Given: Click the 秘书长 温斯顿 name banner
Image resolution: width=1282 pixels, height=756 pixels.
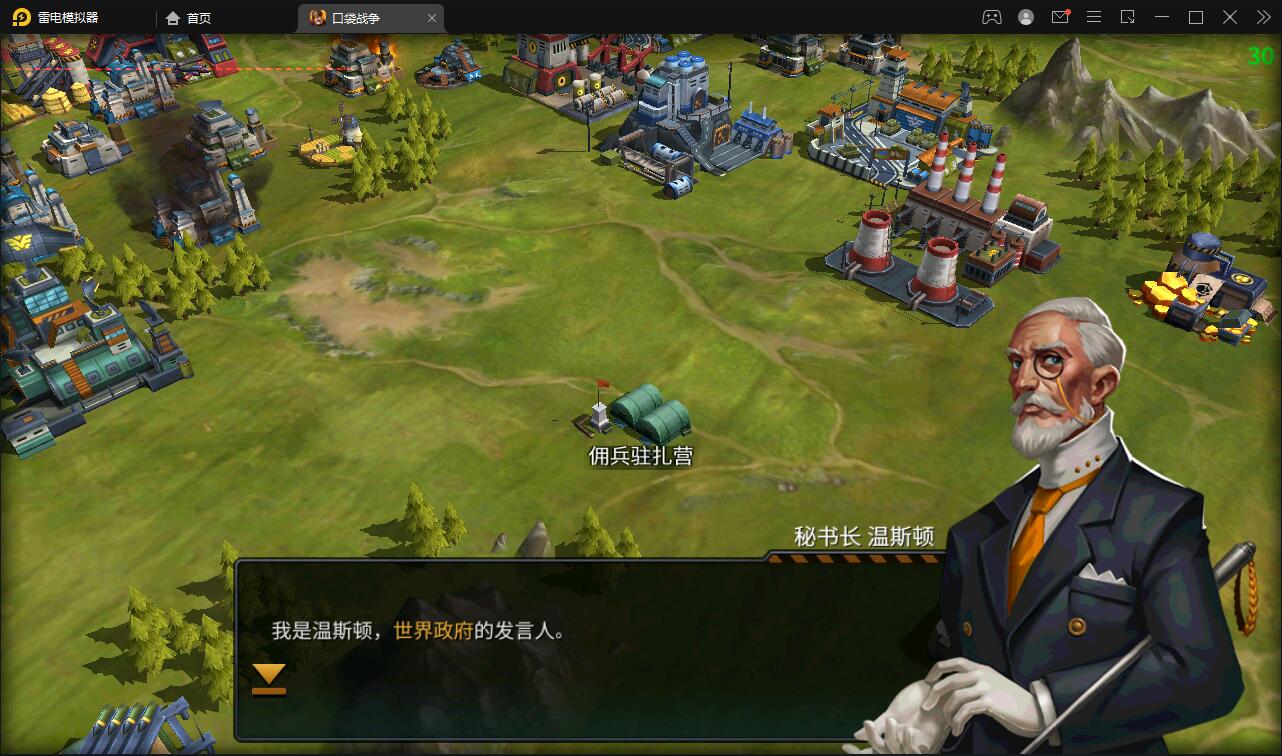Looking at the screenshot, I should (x=862, y=534).
